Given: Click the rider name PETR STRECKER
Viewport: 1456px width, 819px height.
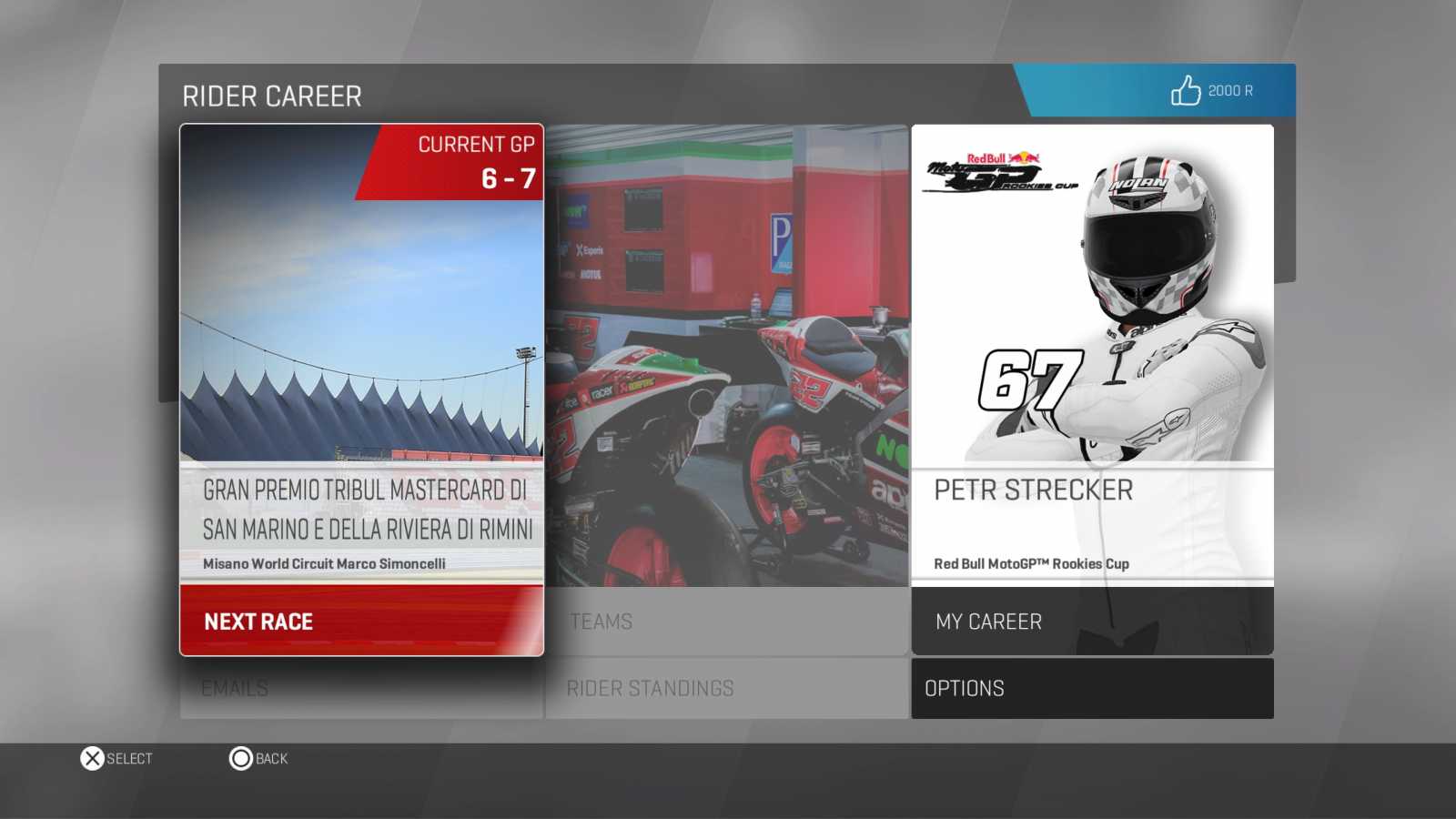Looking at the screenshot, I should click(x=1034, y=490).
